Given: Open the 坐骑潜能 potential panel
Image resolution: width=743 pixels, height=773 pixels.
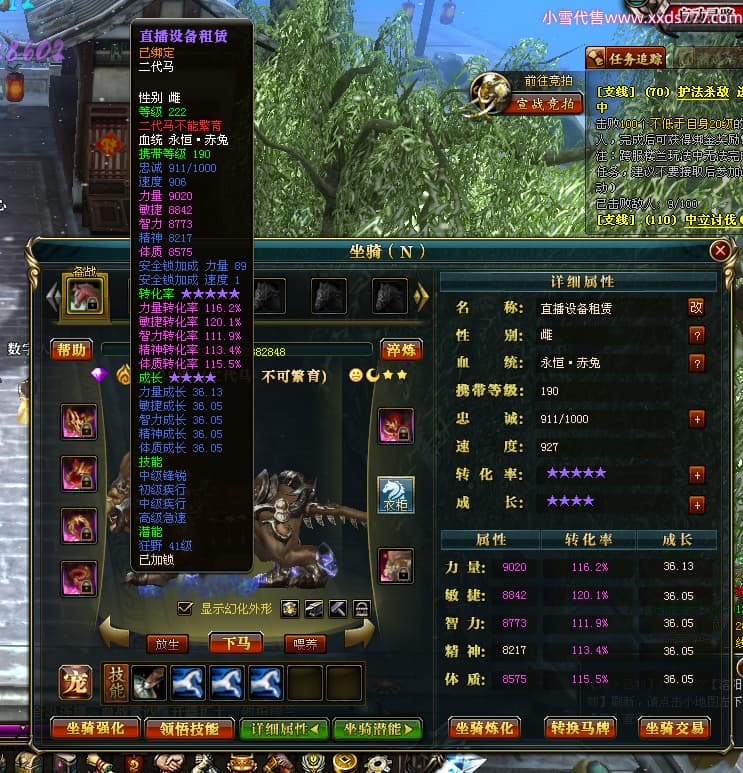Looking at the screenshot, I should [x=377, y=729].
